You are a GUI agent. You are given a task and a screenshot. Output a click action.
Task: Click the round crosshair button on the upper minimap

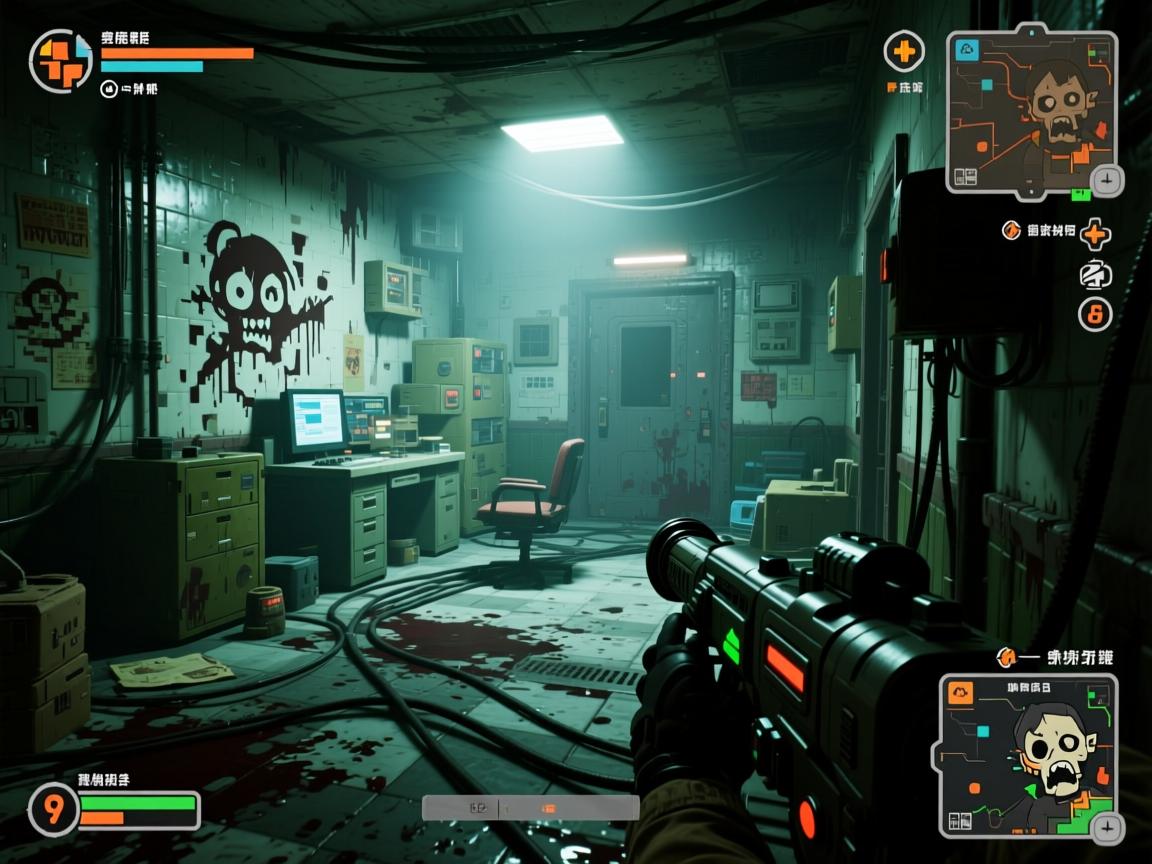1106,181
